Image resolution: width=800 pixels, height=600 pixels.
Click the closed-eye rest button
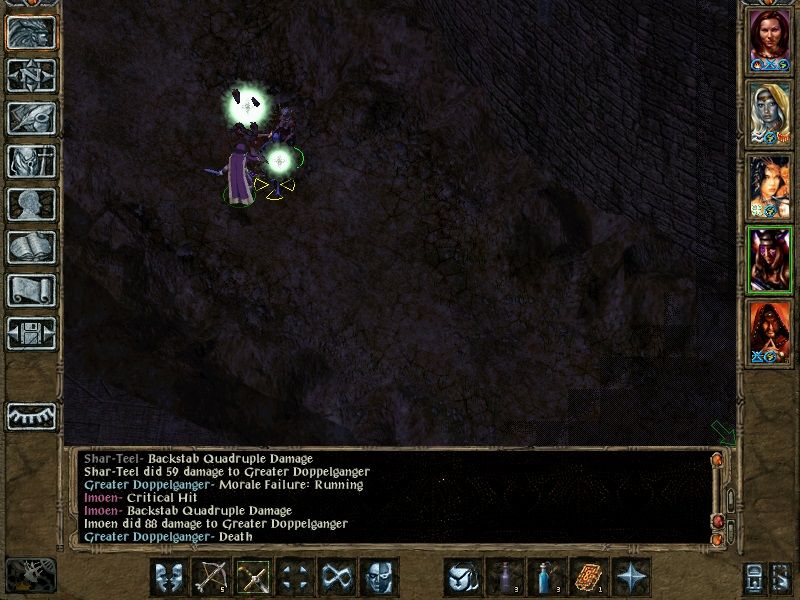coord(31,415)
